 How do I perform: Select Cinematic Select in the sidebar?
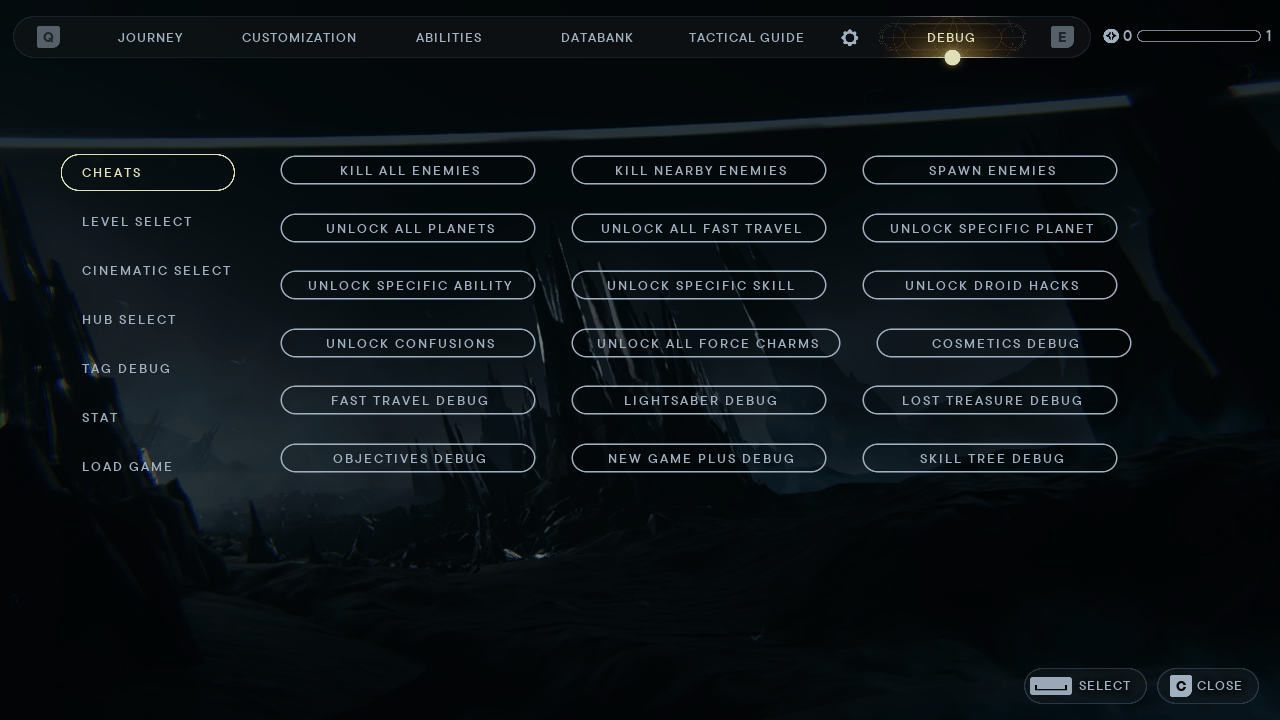coord(157,270)
